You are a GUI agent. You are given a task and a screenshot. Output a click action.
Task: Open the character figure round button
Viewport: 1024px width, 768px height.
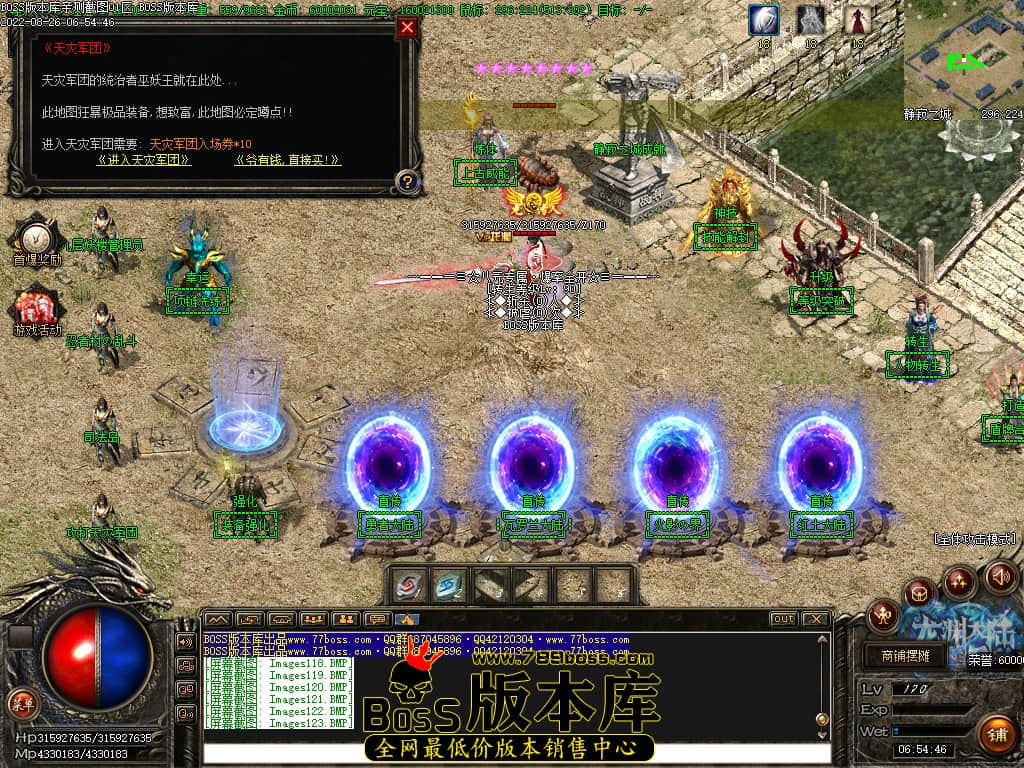click(x=883, y=614)
